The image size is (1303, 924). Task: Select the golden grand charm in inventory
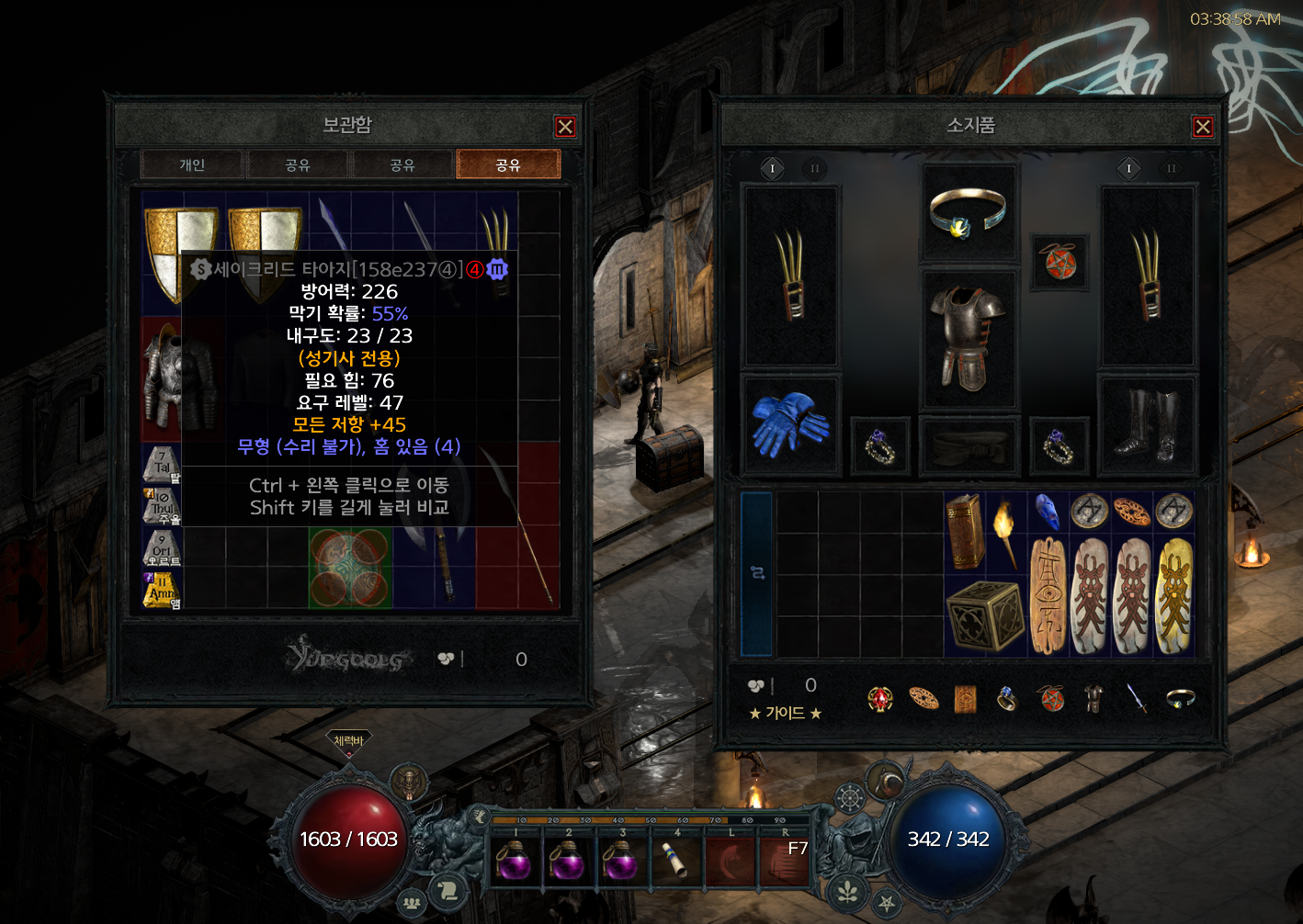point(1173,596)
